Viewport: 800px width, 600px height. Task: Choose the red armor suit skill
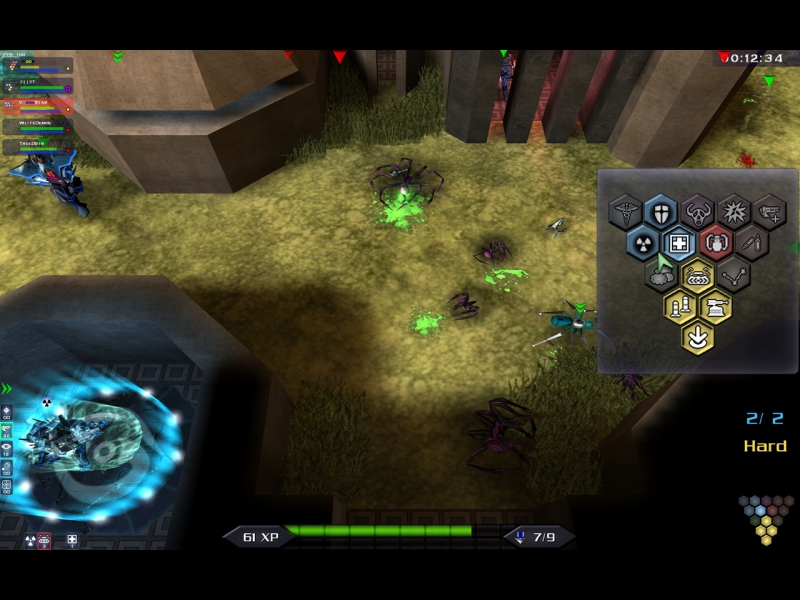[715, 243]
